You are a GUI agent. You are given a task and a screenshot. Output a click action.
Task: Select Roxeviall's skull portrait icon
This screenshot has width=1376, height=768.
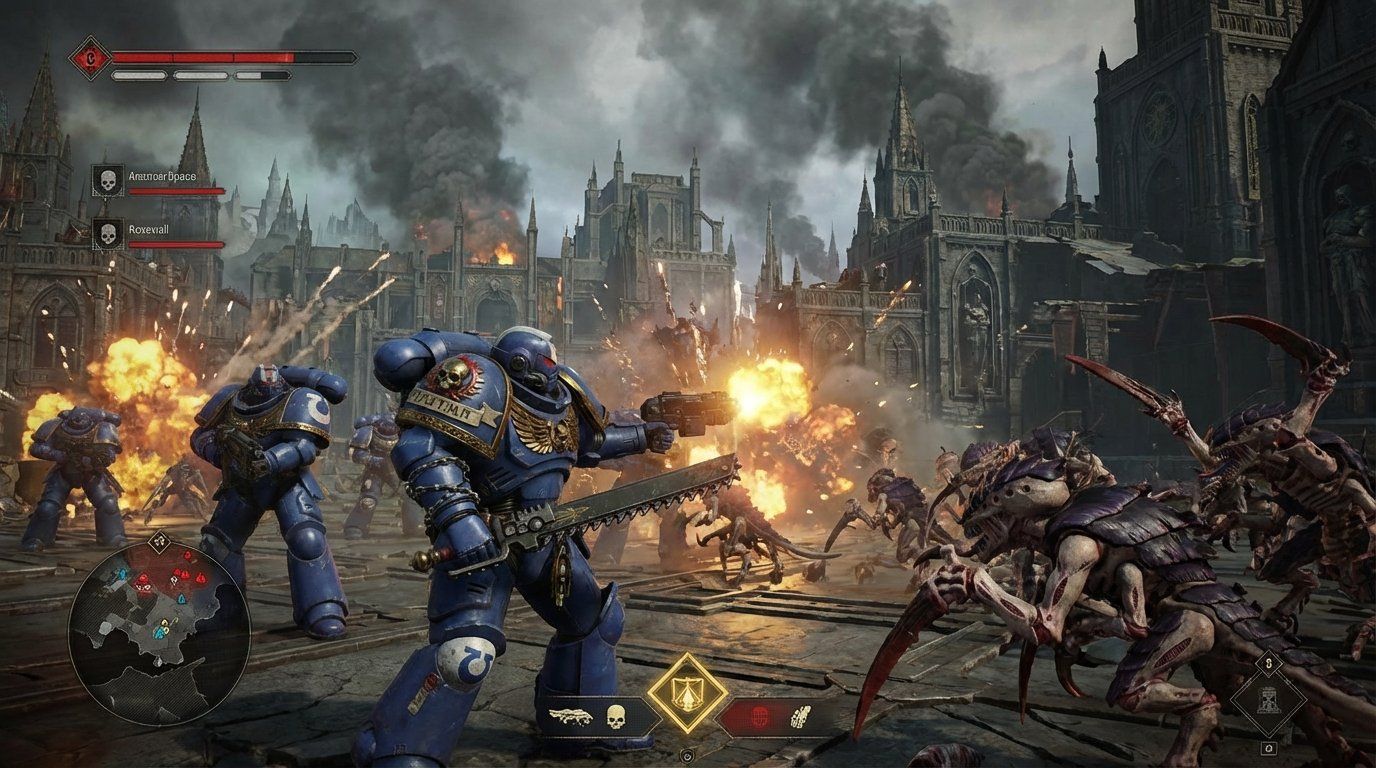pos(108,234)
